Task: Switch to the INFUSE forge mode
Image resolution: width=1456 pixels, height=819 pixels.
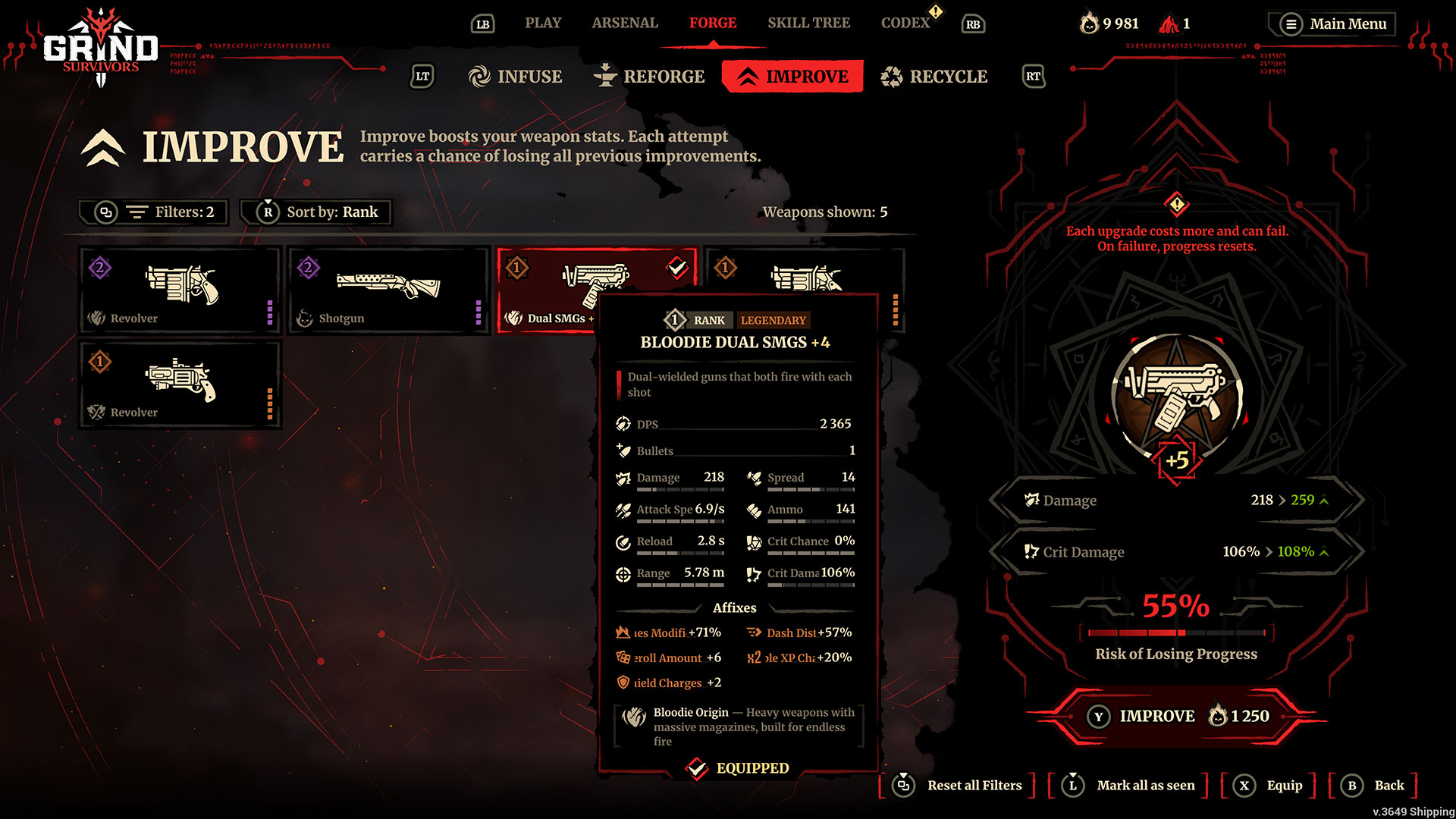Action: click(x=516, y=77)
